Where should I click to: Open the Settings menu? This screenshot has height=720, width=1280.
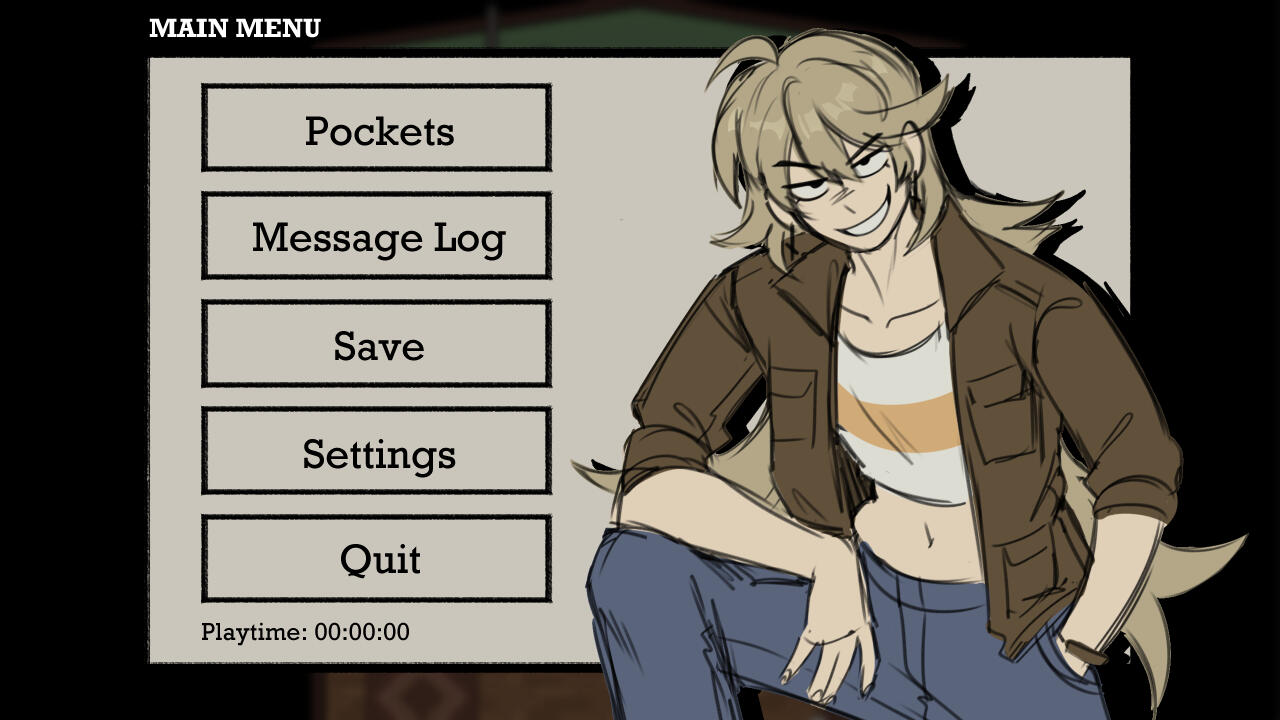(376, 451)
